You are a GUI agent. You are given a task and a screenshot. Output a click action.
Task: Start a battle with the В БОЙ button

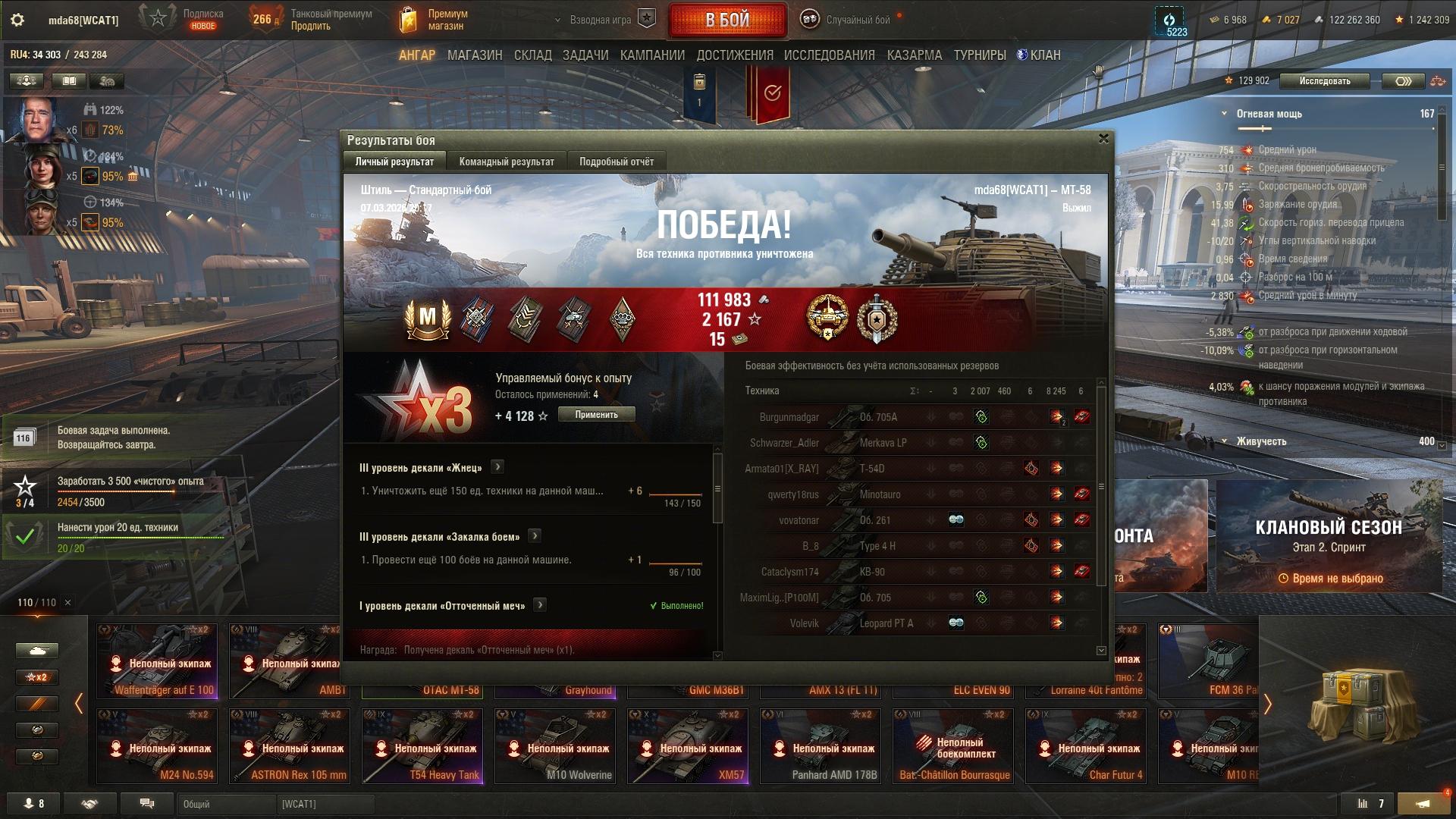pyautogui.click(x=727, y=20)
